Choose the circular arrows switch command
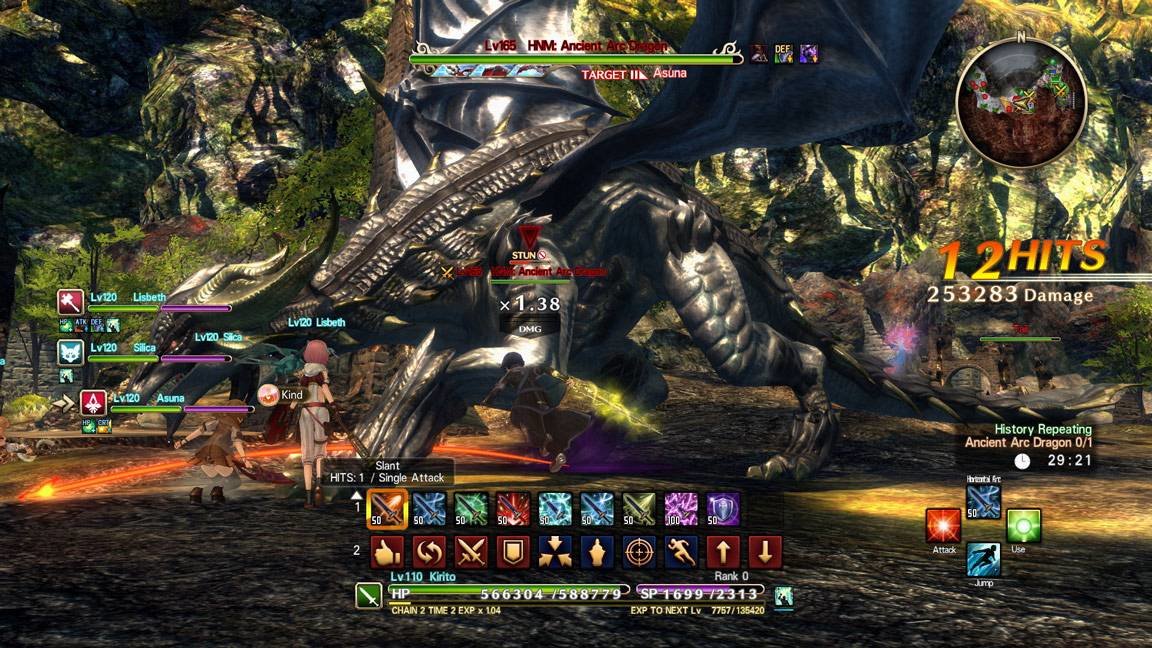The width and height of the screenshot is (1152, 648). [429, 552]
